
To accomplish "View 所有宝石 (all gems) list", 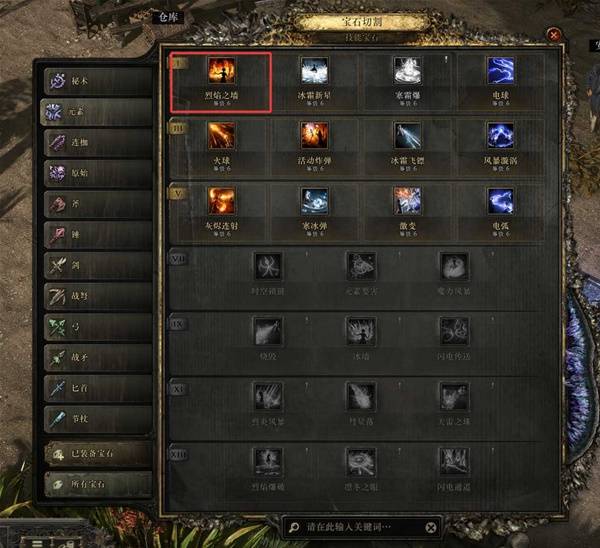I will point(95,484).
